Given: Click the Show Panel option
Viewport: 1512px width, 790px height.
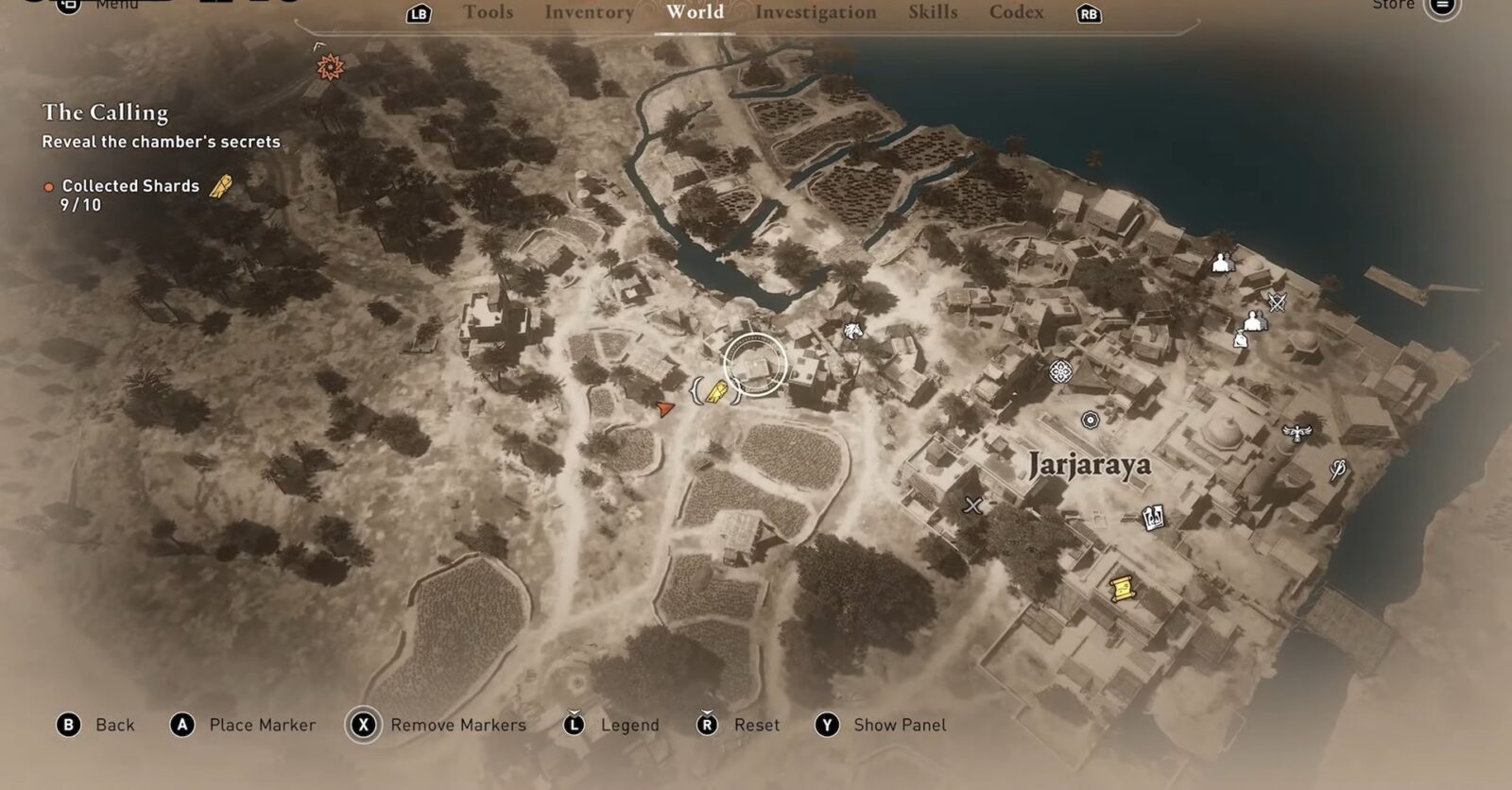Looking at the screenshot, I should click(x=899, y=725).
